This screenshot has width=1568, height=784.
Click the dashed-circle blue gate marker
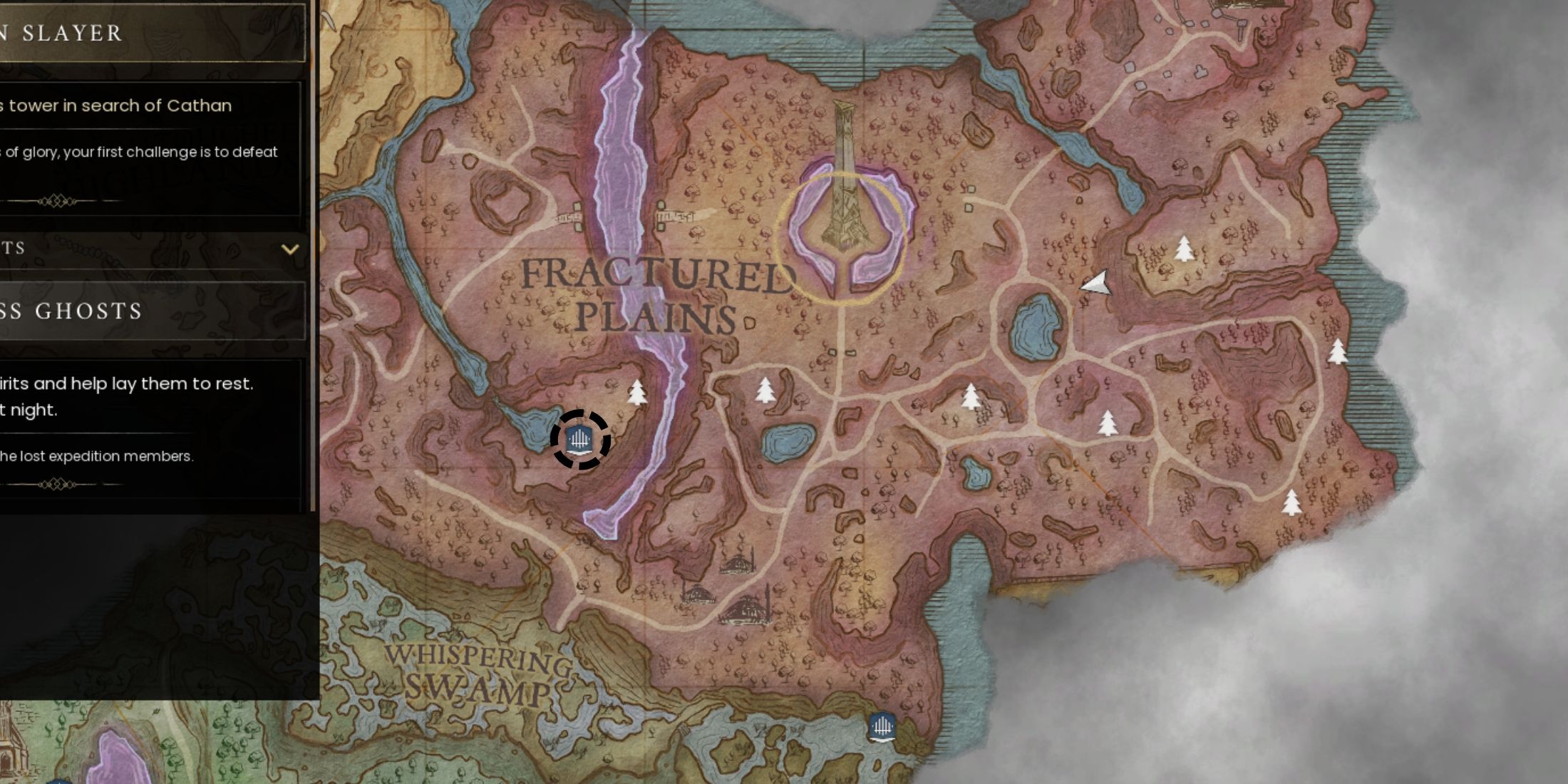click(580, 440)
